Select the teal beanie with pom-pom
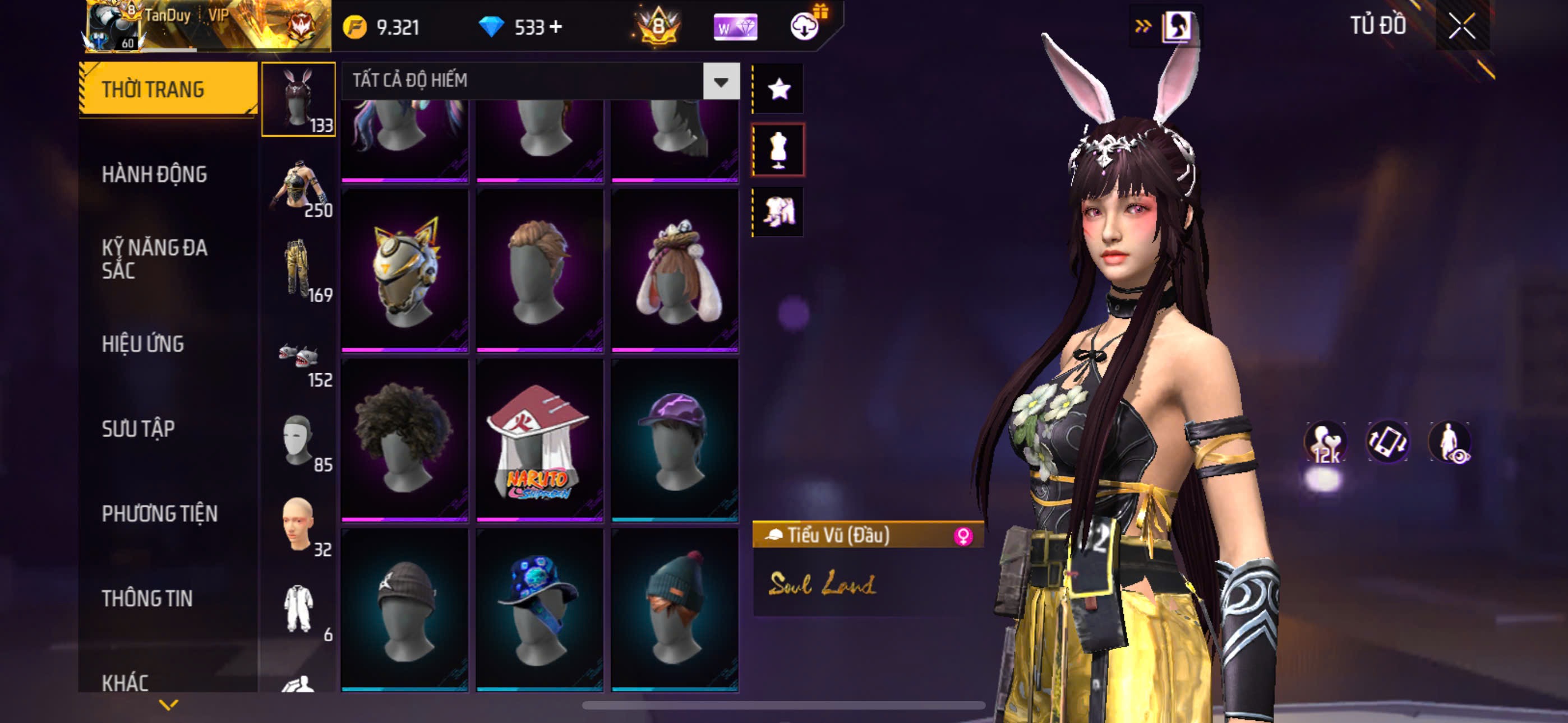Image resolution: width=1568 pixels, height=723 pixels. click(x=675, y=609)
